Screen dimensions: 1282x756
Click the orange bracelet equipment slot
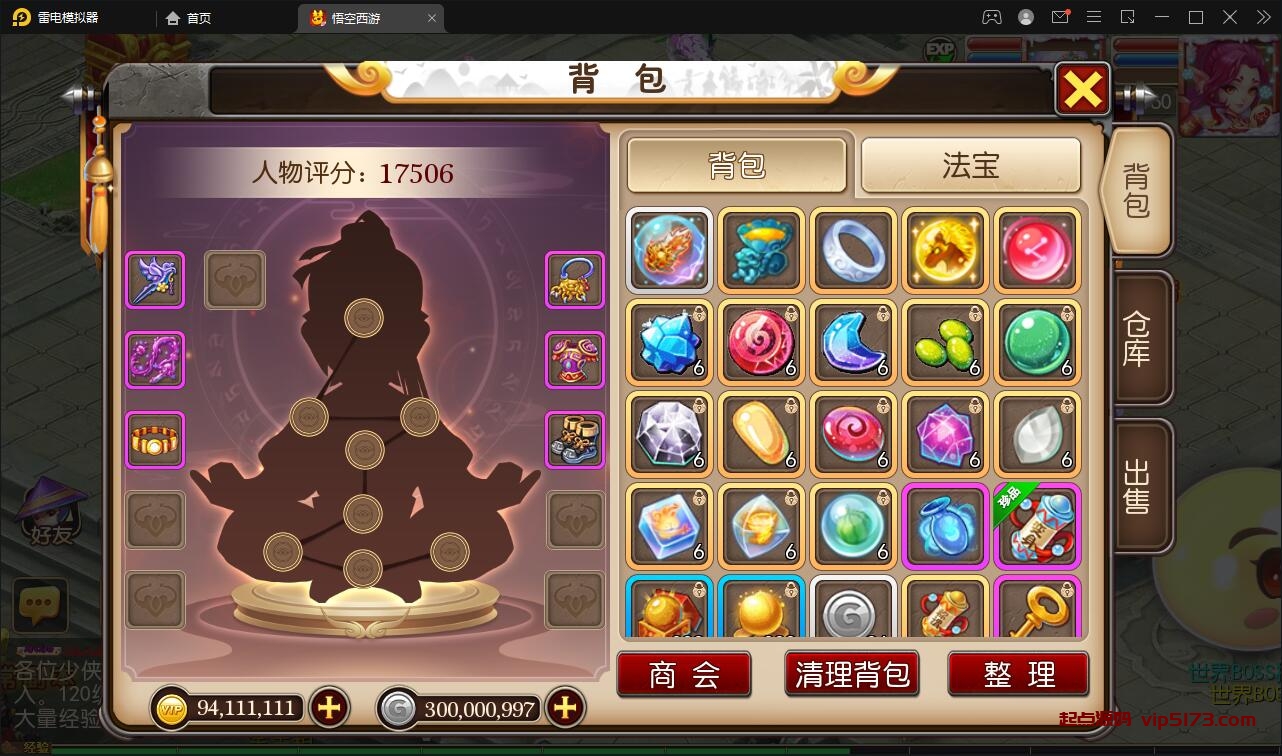(x=155, y=440)
